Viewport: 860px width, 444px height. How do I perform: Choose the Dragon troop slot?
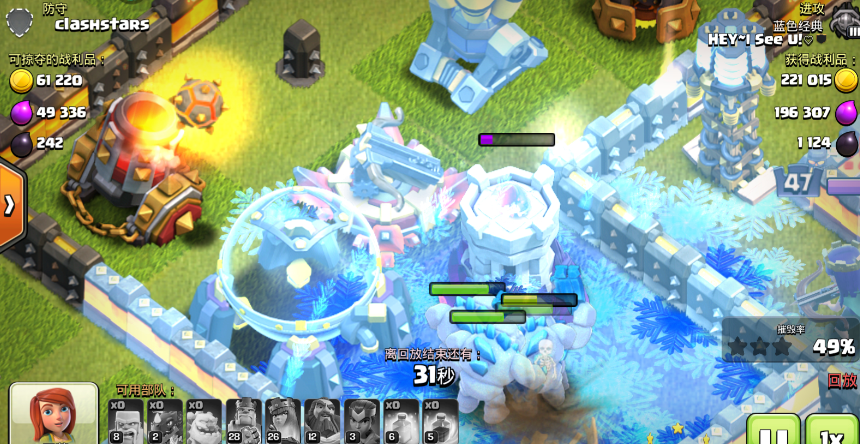click(165, 421)
